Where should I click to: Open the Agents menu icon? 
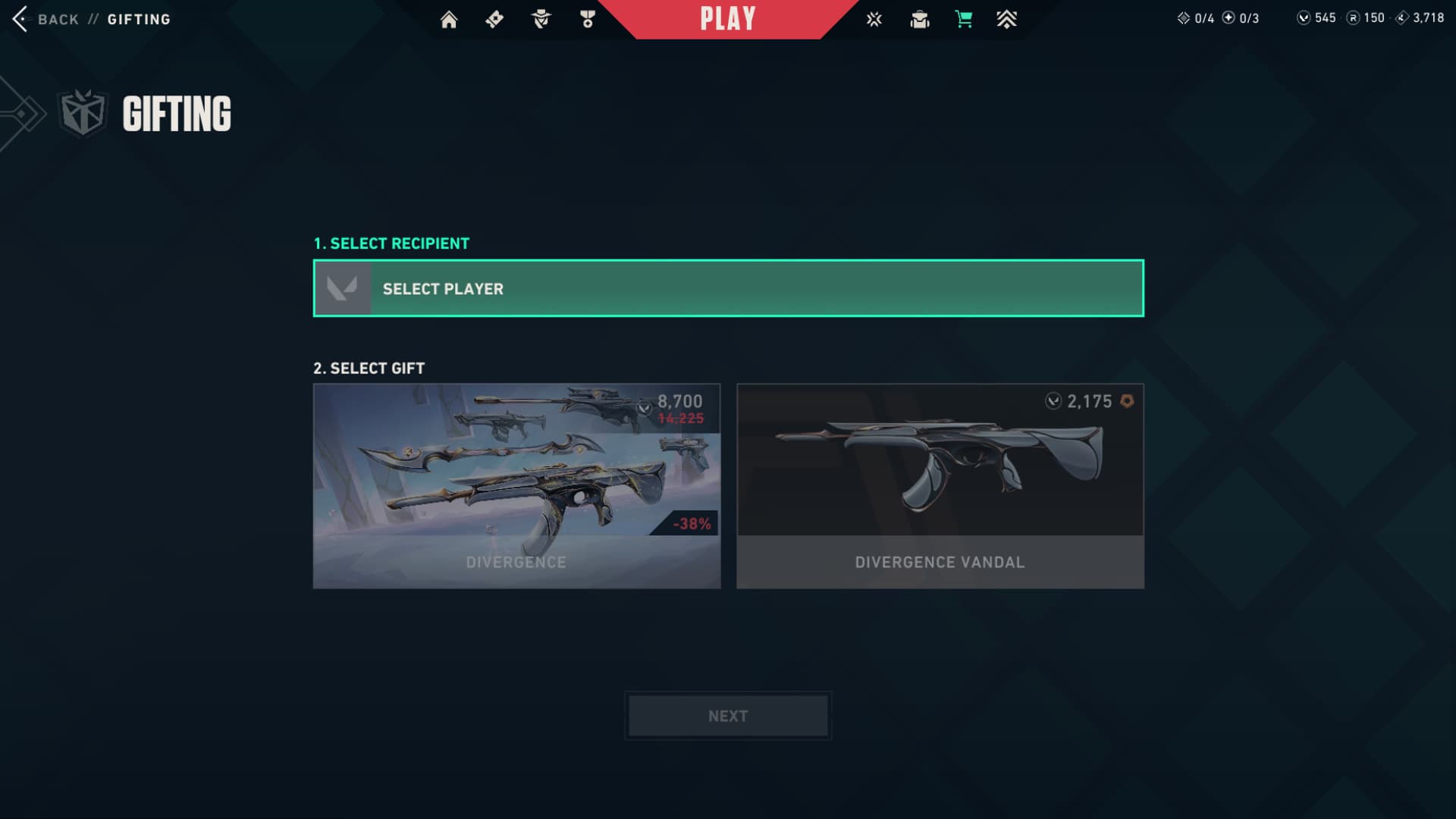pos(541,19)
